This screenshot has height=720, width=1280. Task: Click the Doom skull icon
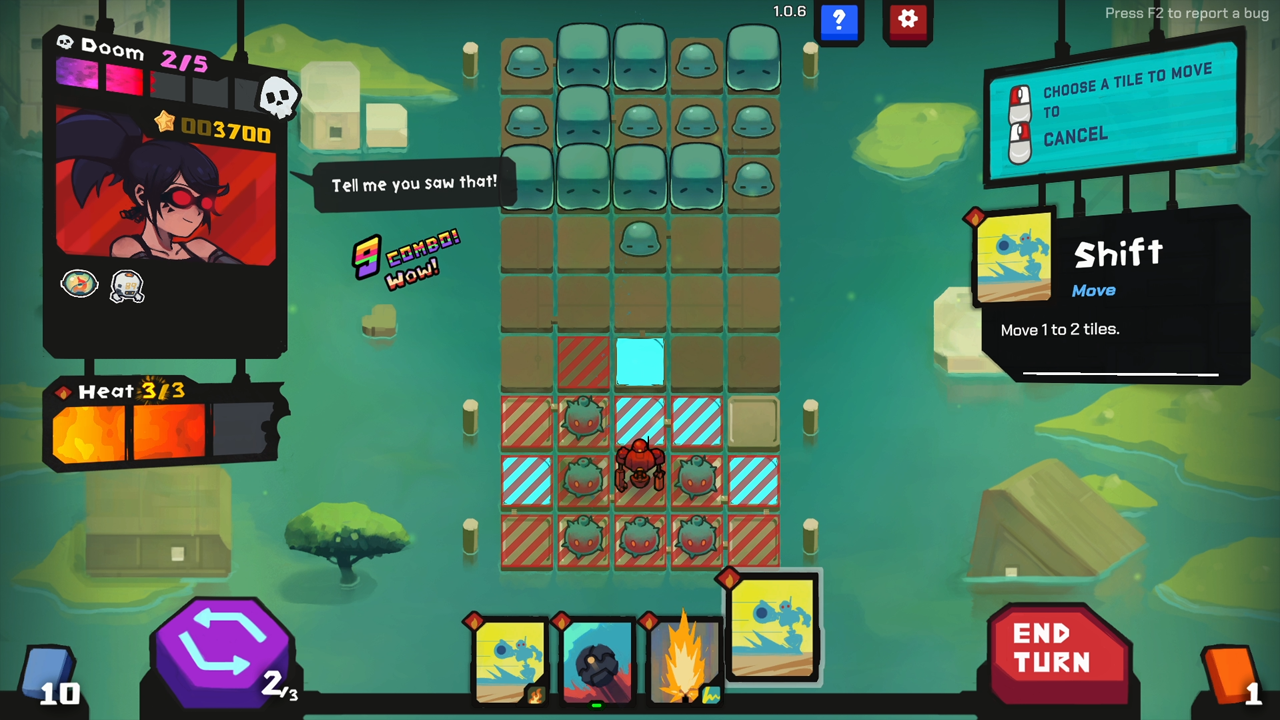coord(277,97)
